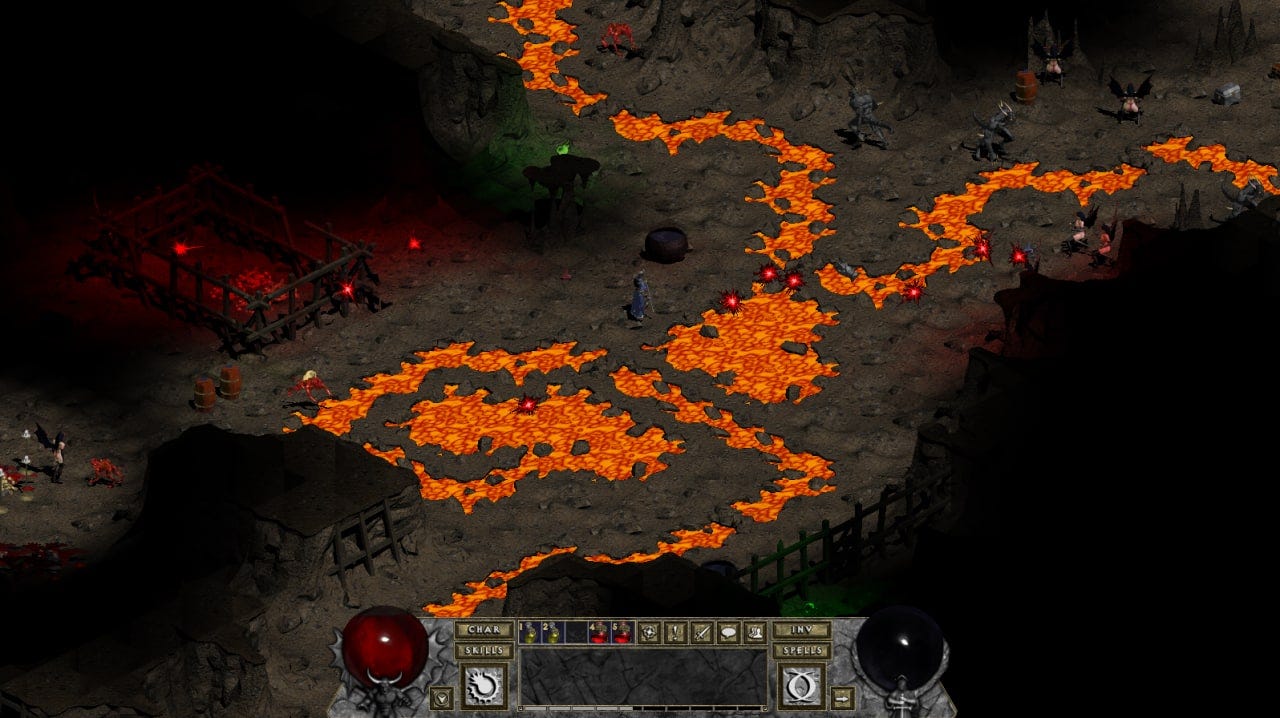The height and width of the screenshot is (718, 1280).
Task: Click the sword icon button
Action: (x=702, y=632)
